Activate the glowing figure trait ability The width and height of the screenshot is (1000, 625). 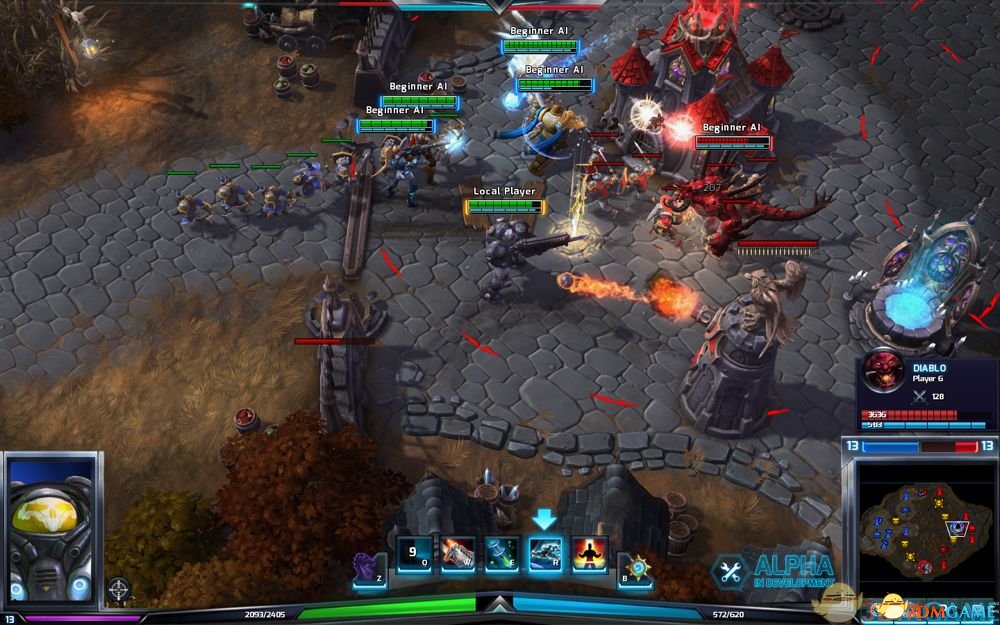(590, 554)
